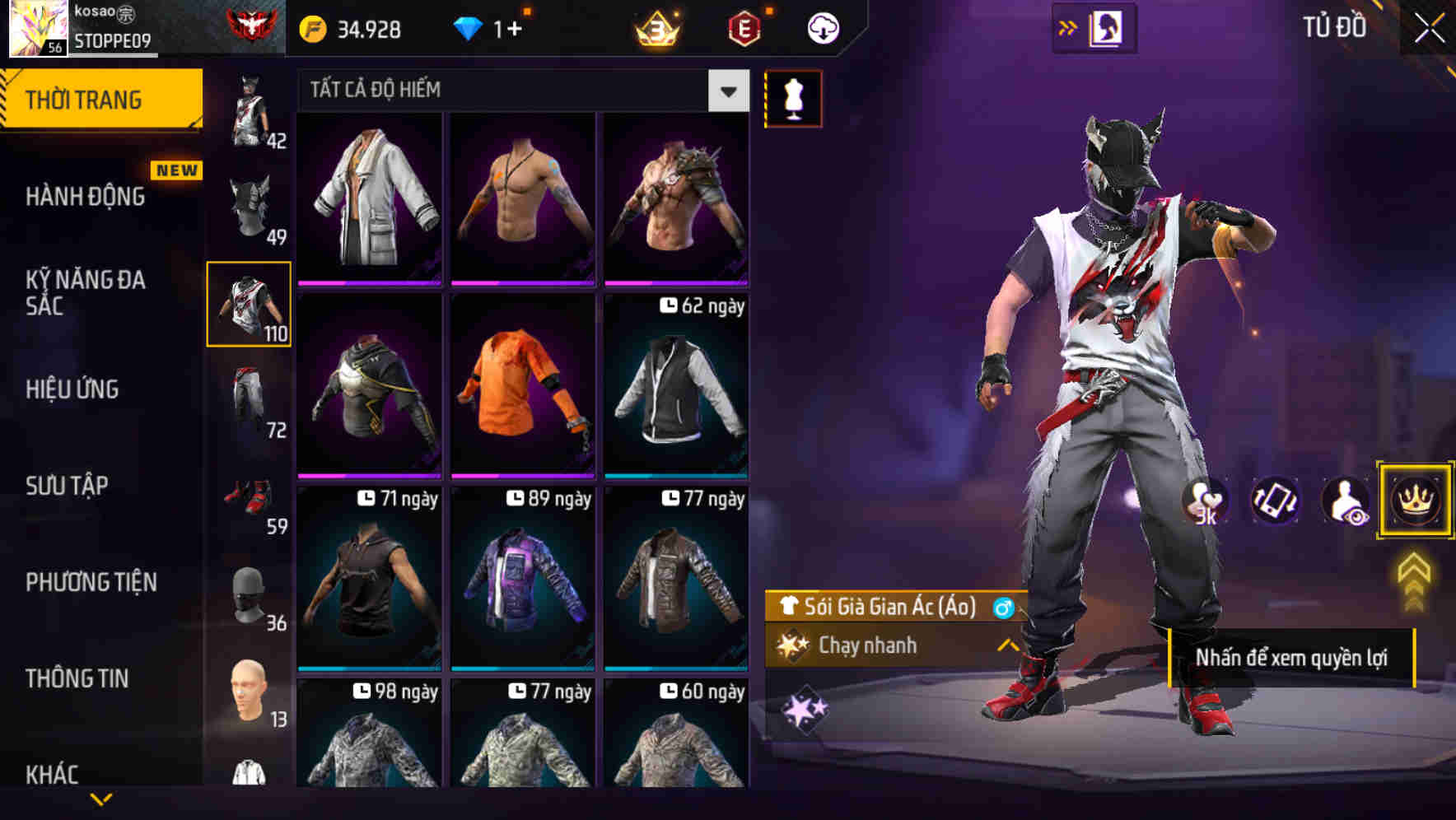Select the orange shirt item thumbnail
The width and height of the screenshot is (1456, 820).
522,386
